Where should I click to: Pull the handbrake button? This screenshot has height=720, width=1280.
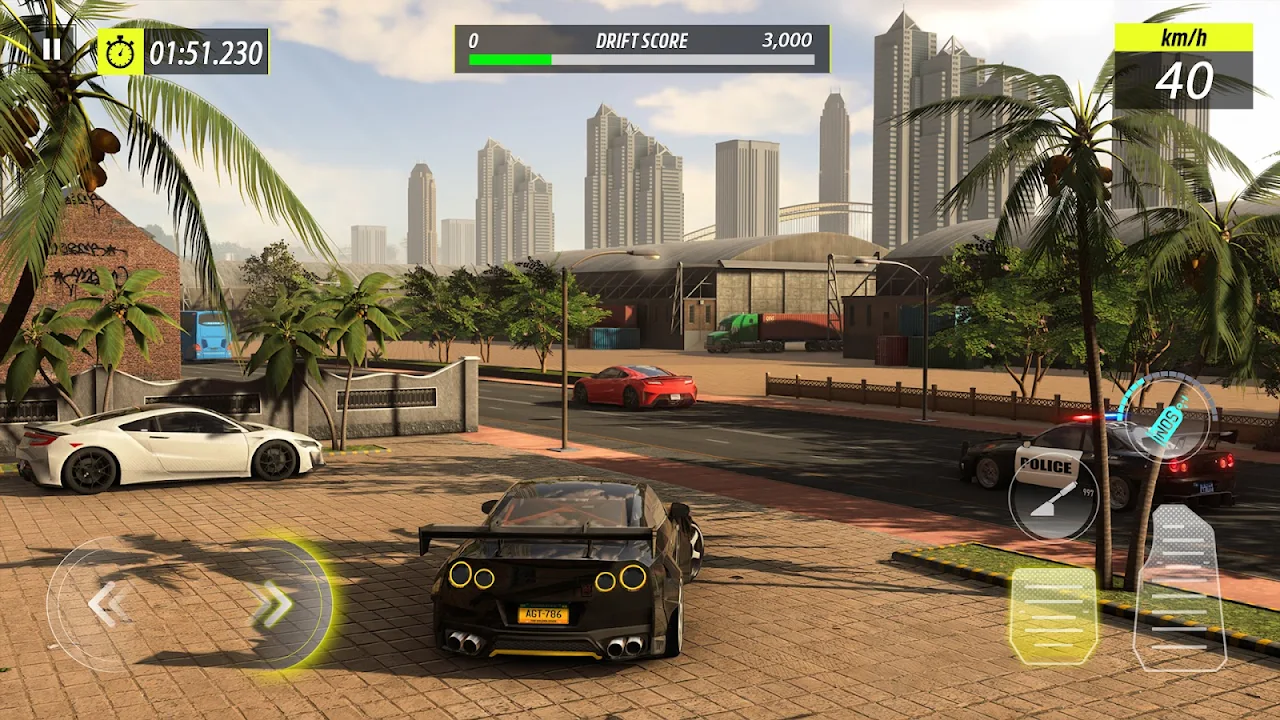pos(1053,497)
